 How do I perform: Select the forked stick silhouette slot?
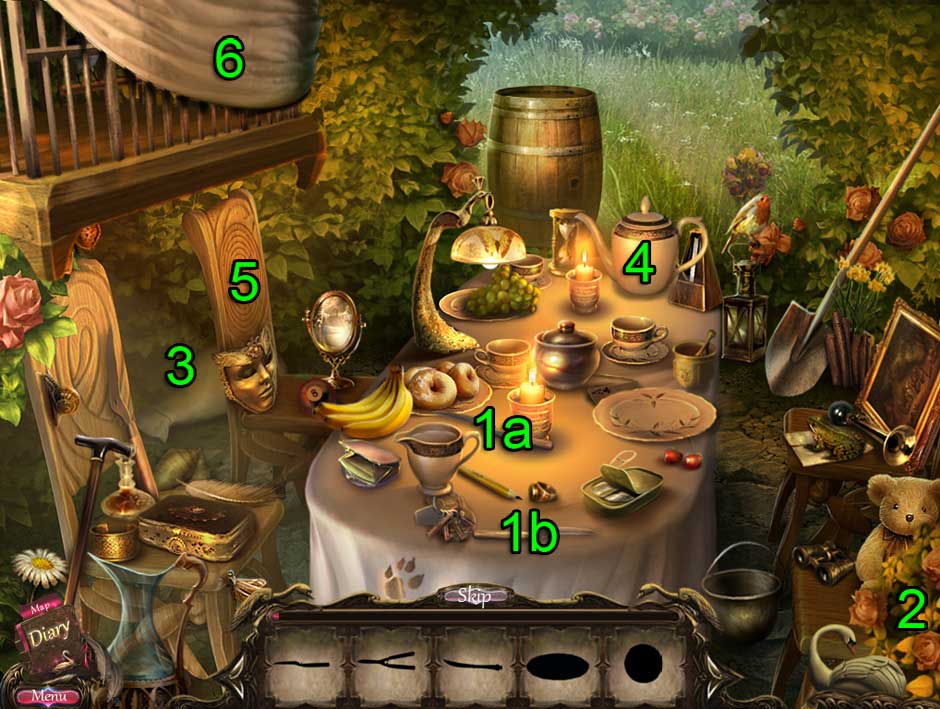click(391, 663)
